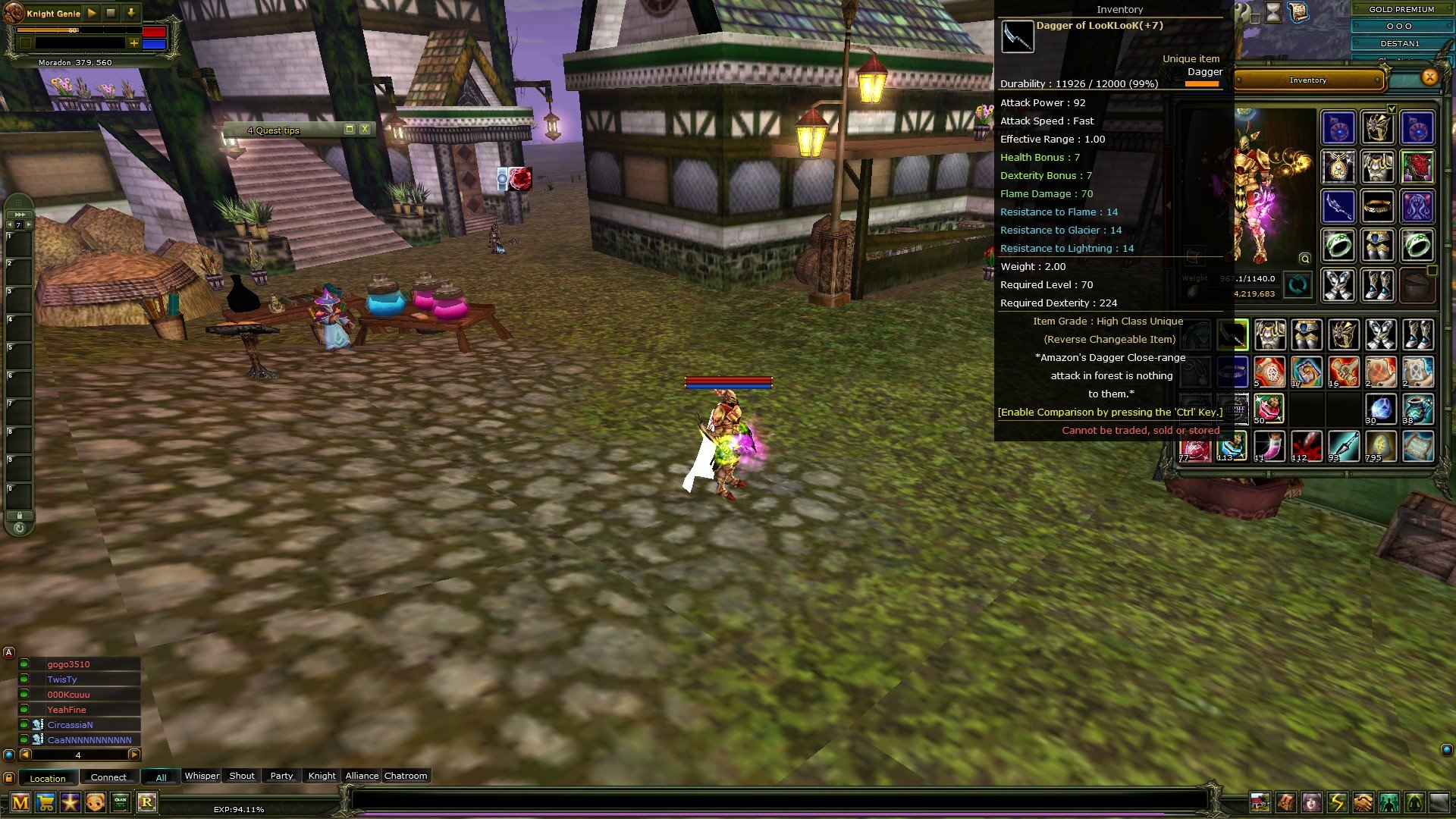Open the Clan board icon
The height and width of the screenshot is (819, 1456).
[x=121, y=802]
